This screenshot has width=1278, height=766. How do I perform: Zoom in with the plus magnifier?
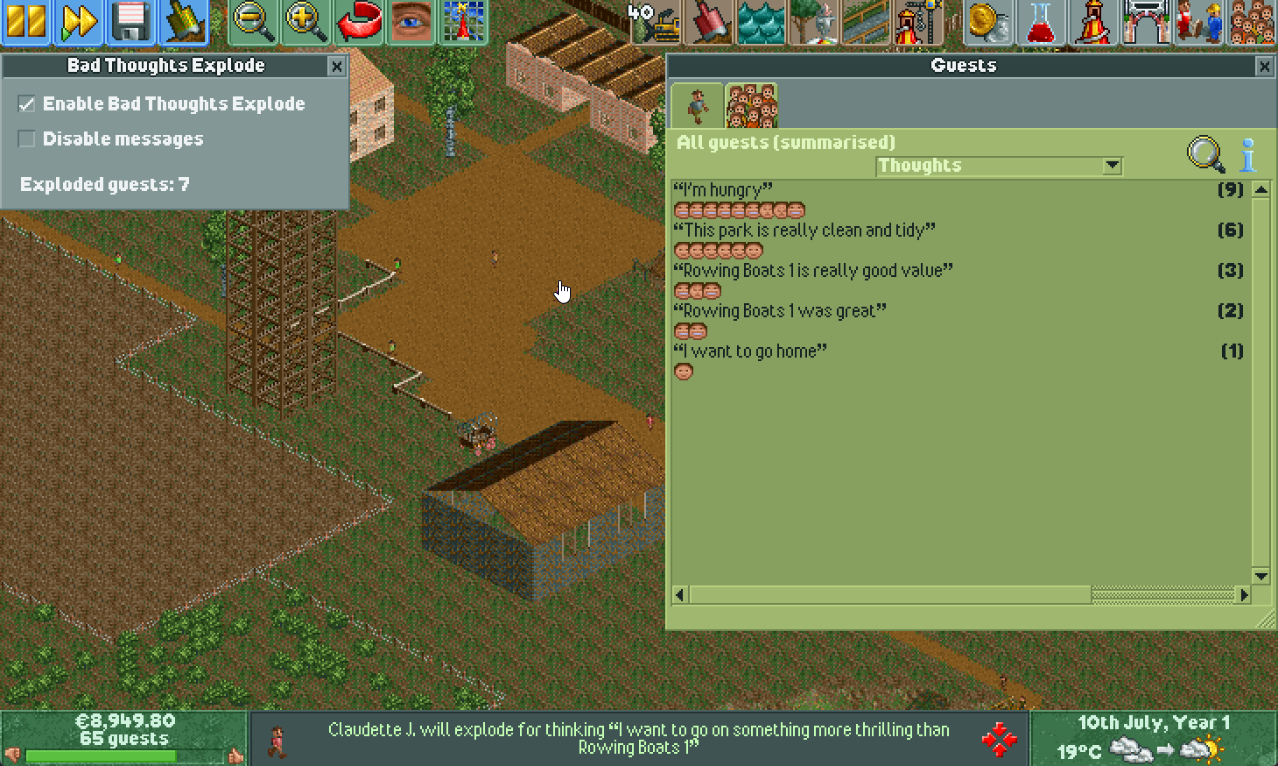click(307, 22)
